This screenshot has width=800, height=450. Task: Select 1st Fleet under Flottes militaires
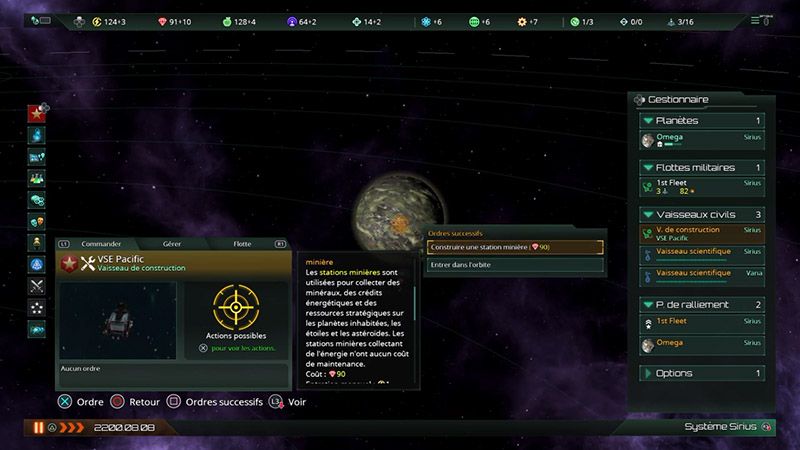click(700, 186)
